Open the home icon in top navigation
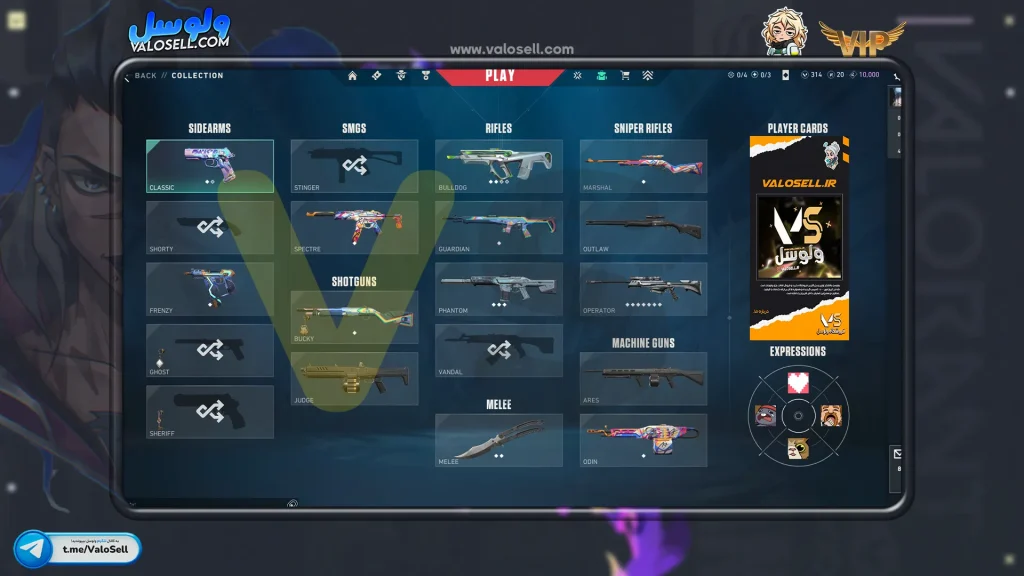 coord(352,76)
